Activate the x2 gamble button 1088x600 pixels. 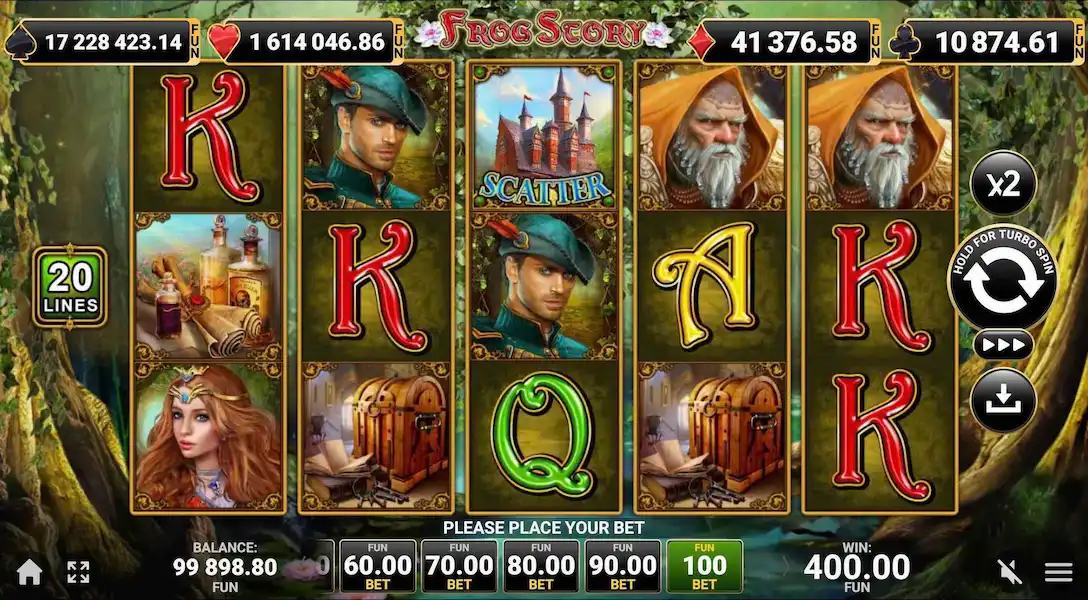(x=1002, y=183)
